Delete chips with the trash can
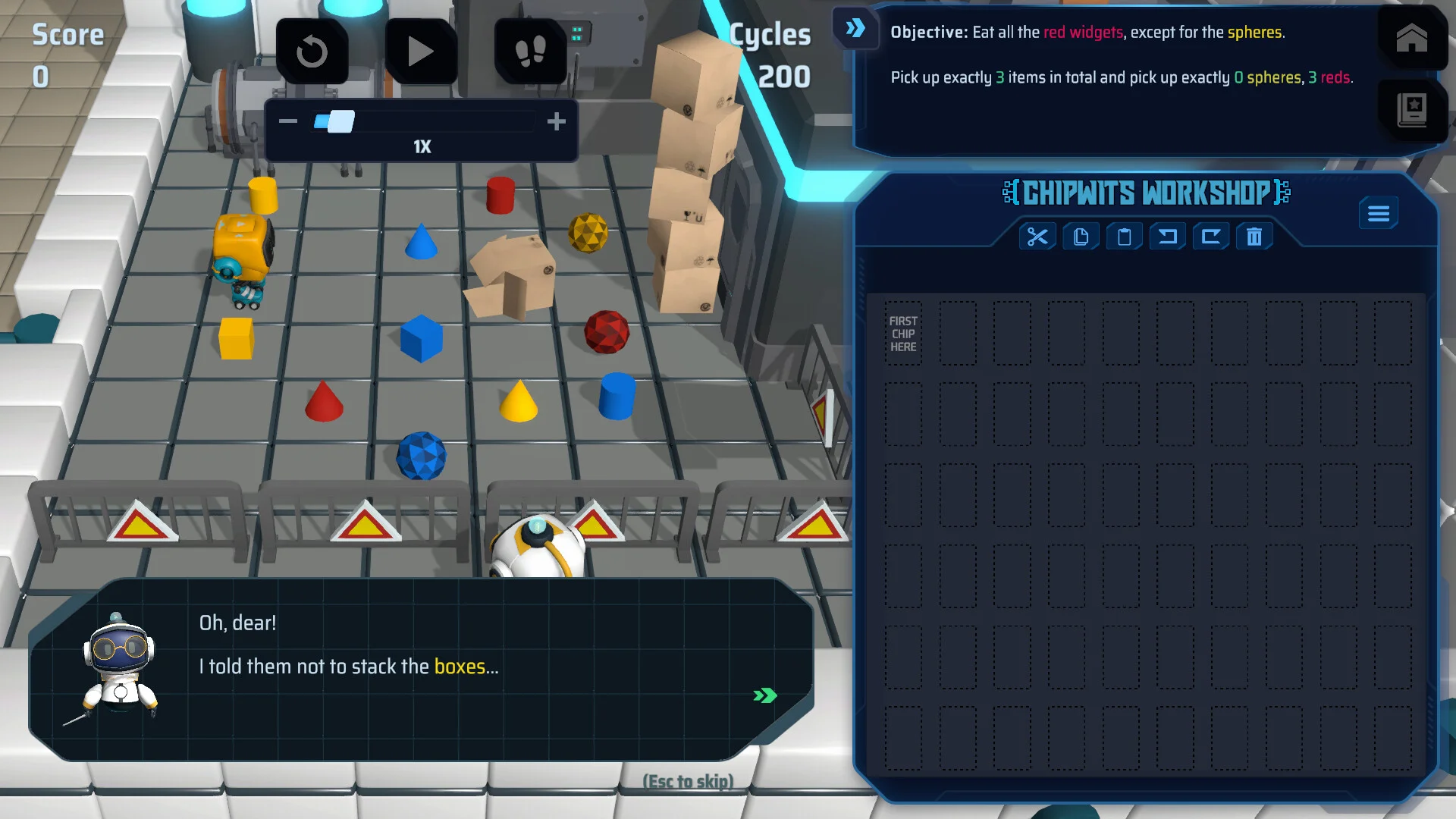 [x=1254, y=237]
